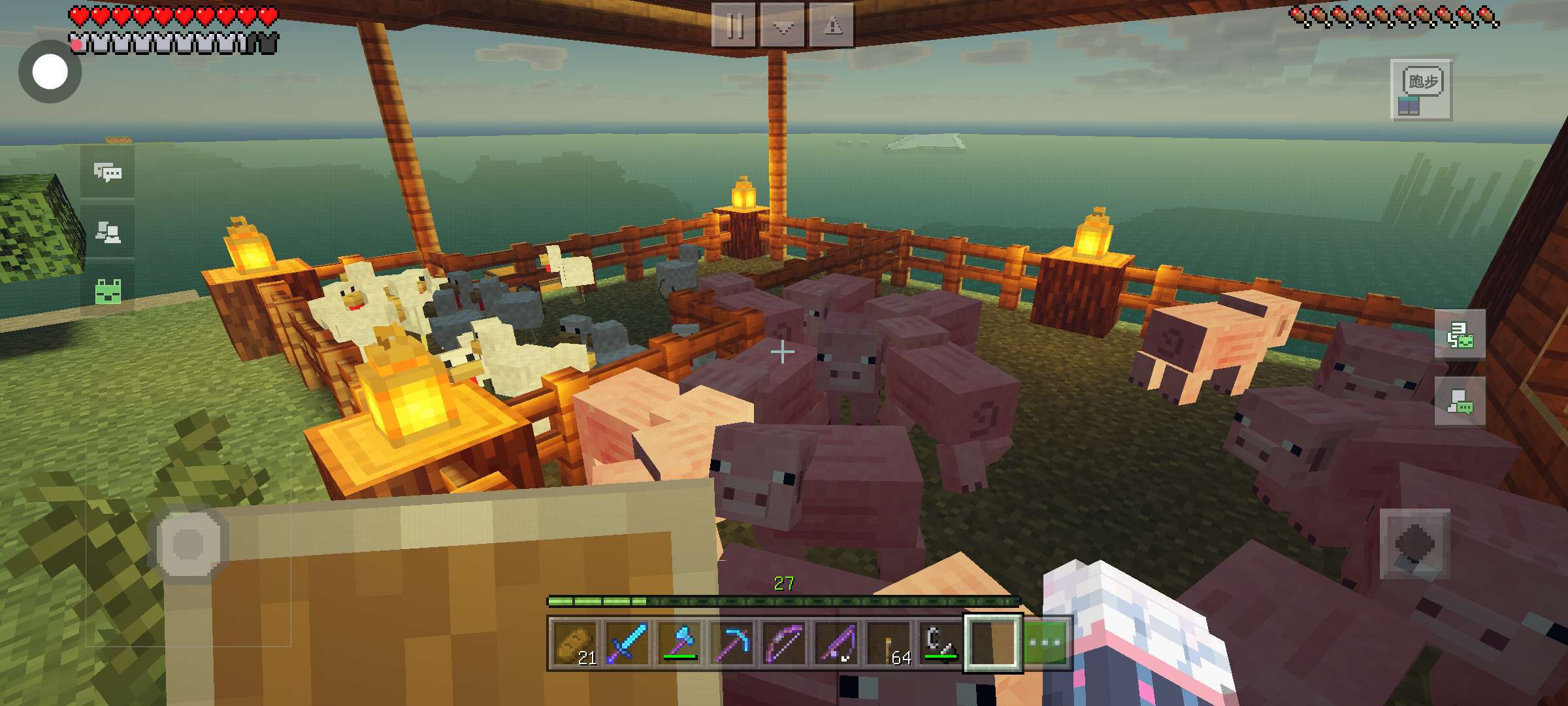Tap the white circle button at top left
The image size is (1568, 706).
click(50, 71)
